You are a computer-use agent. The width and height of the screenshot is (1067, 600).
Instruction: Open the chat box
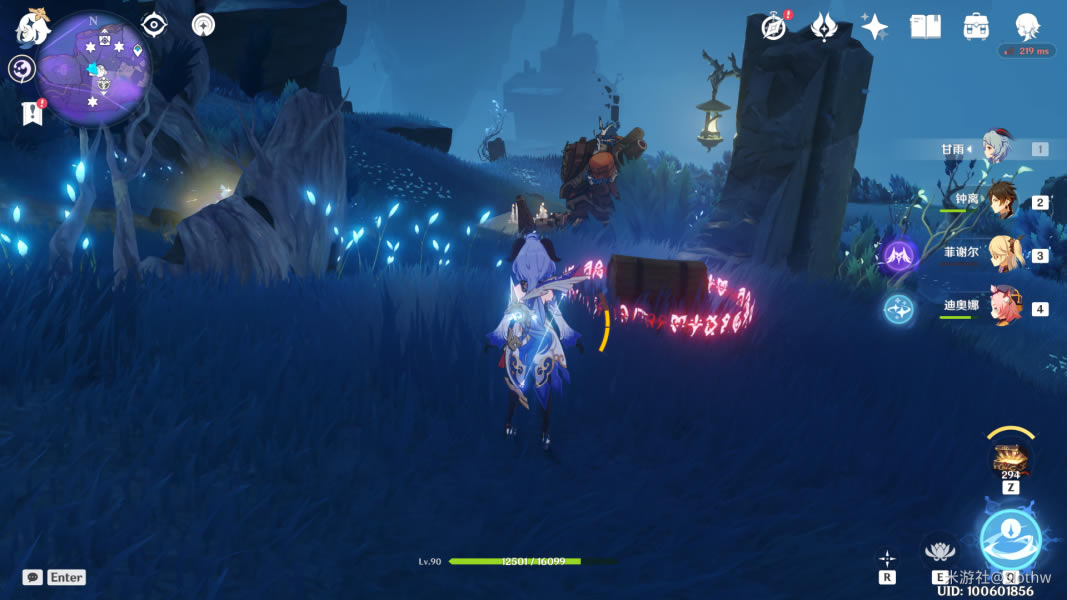33,577
